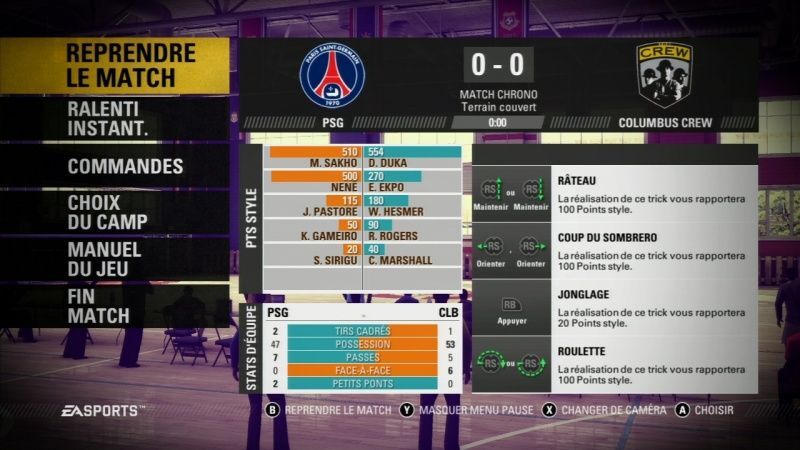Open the Commandes menu

(125, 167)
